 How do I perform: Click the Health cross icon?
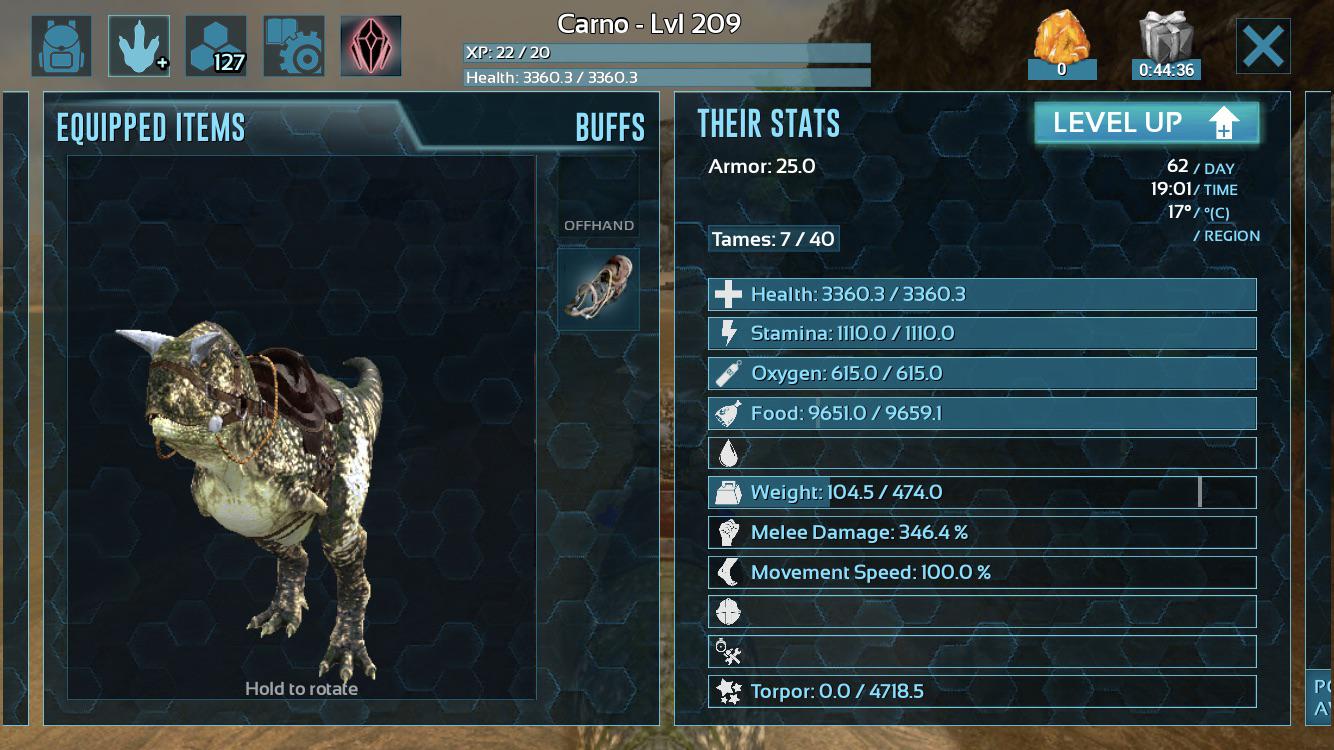pyautogui.click(x=729, y=293)
